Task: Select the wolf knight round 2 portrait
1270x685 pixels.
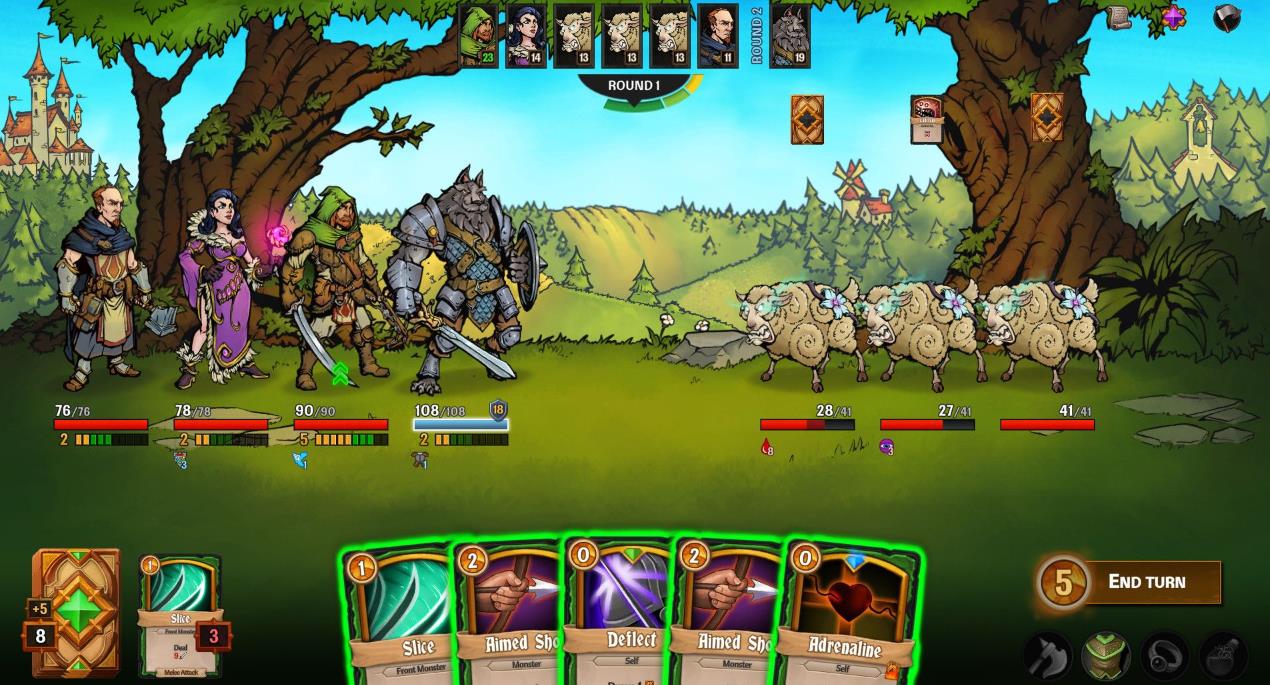Action: pos(790,35)
